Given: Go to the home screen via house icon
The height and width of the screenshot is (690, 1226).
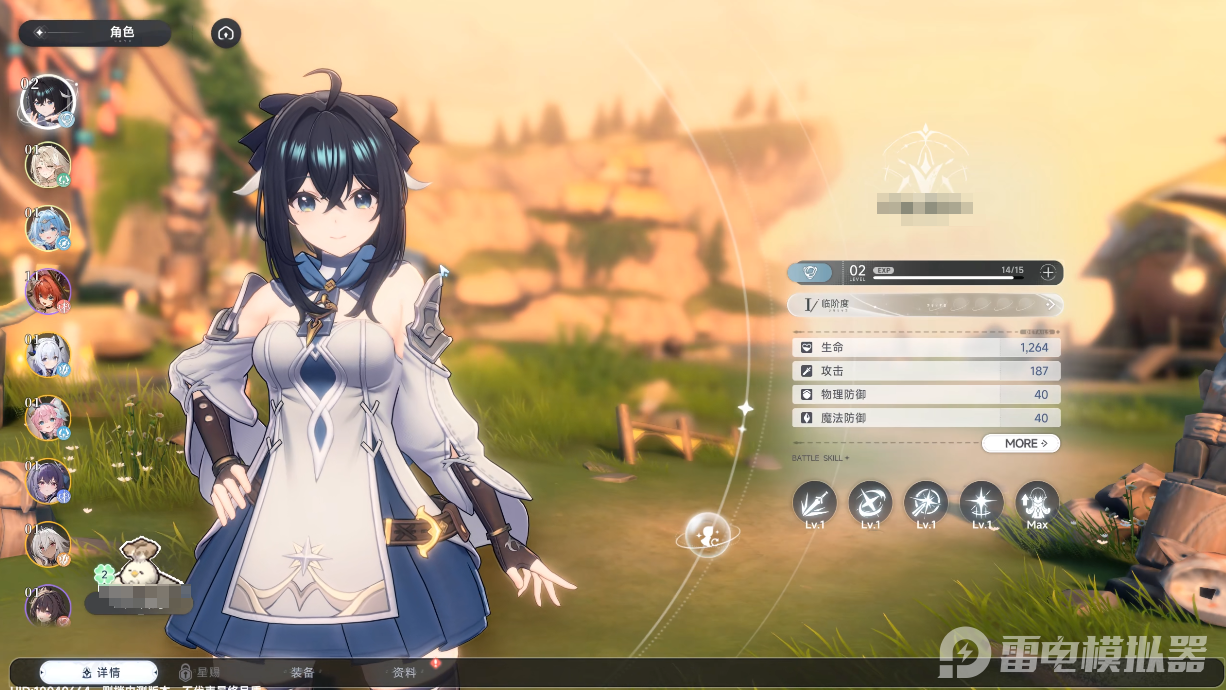Looking at the screenshot, I should (x=226, y=33).
